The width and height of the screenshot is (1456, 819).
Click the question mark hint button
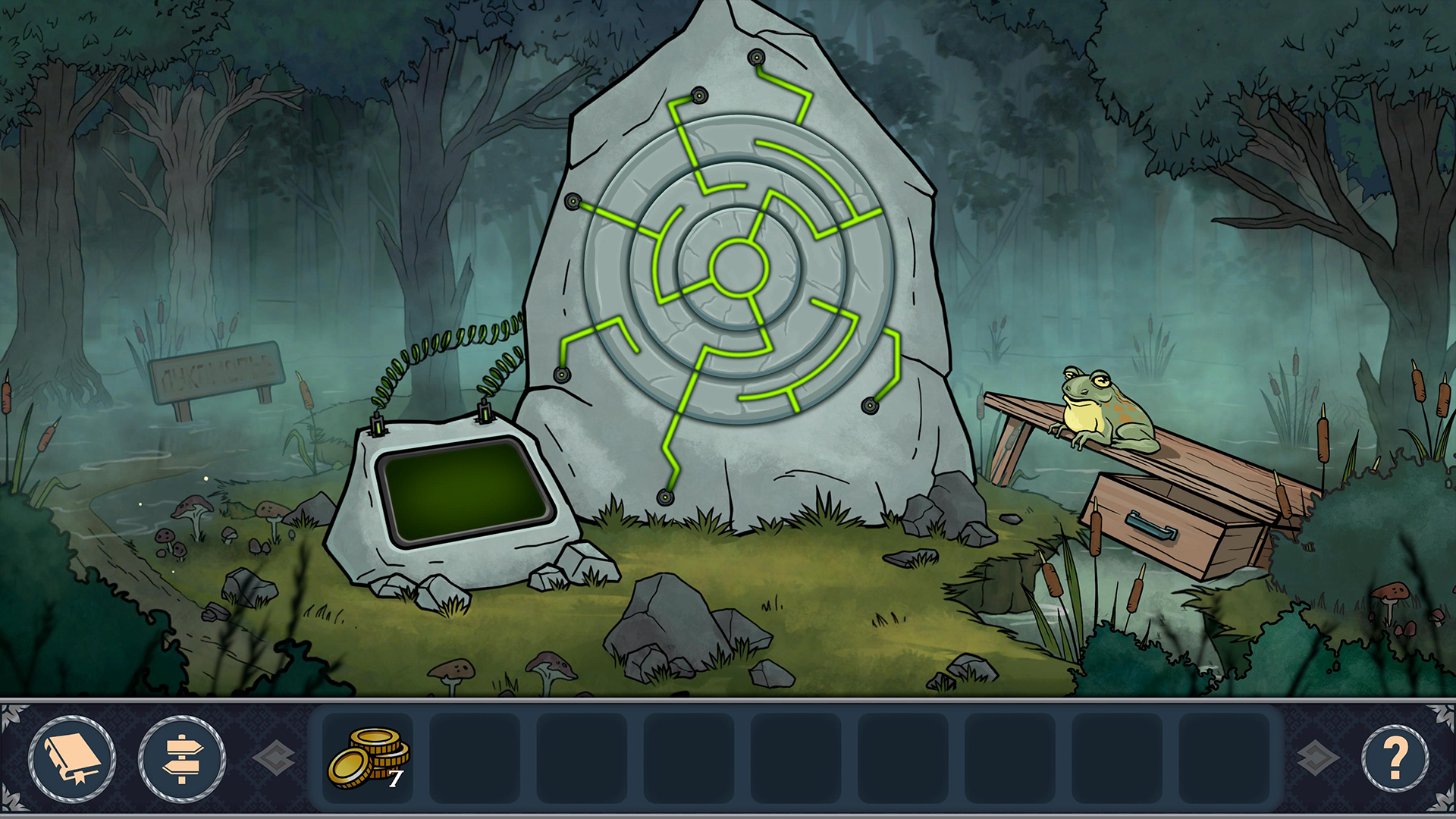[x=1395, y=758]
